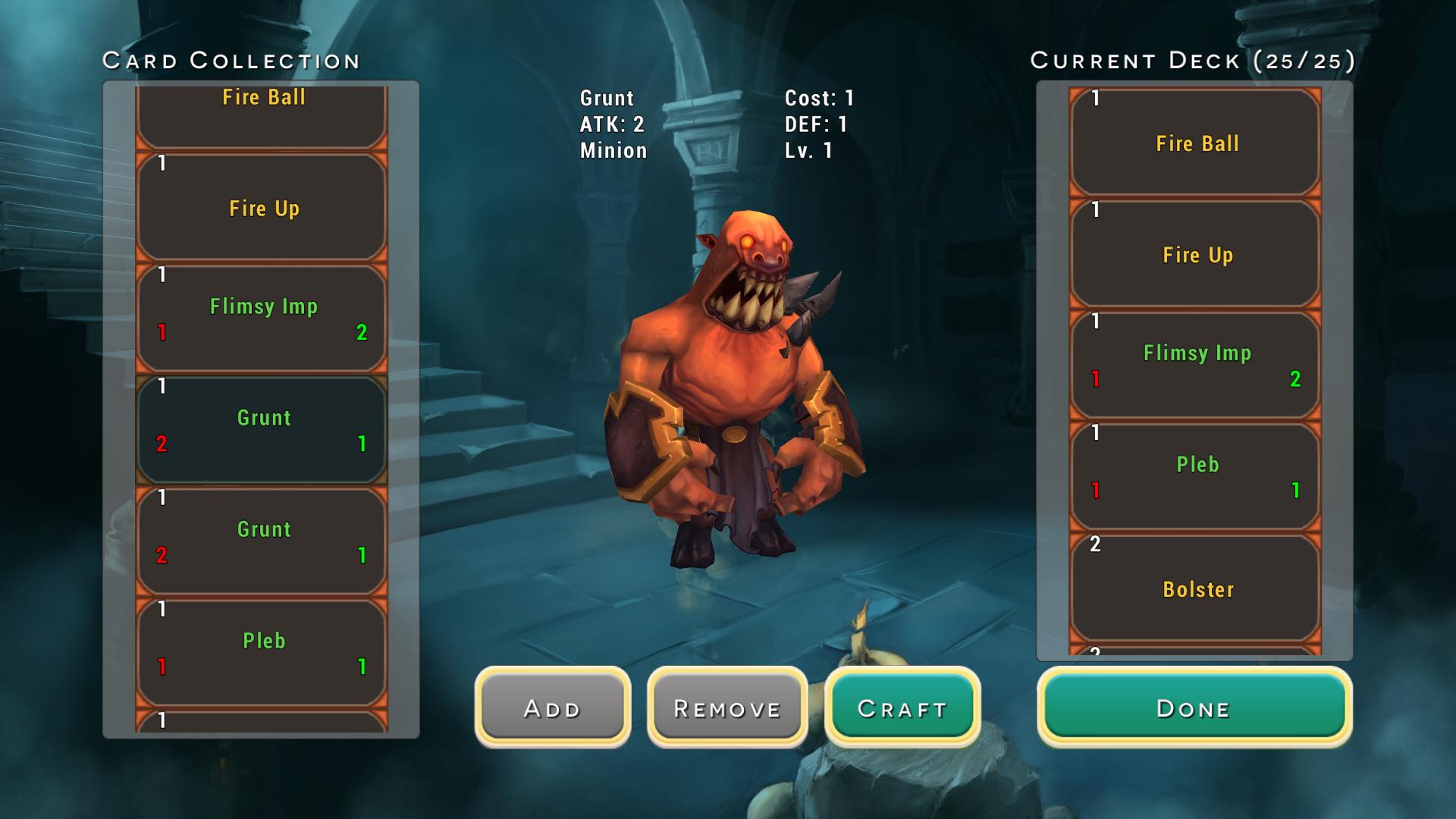Select Pleb in Card Collection
Screen dimensions: 1456x819
coord(262,652)
